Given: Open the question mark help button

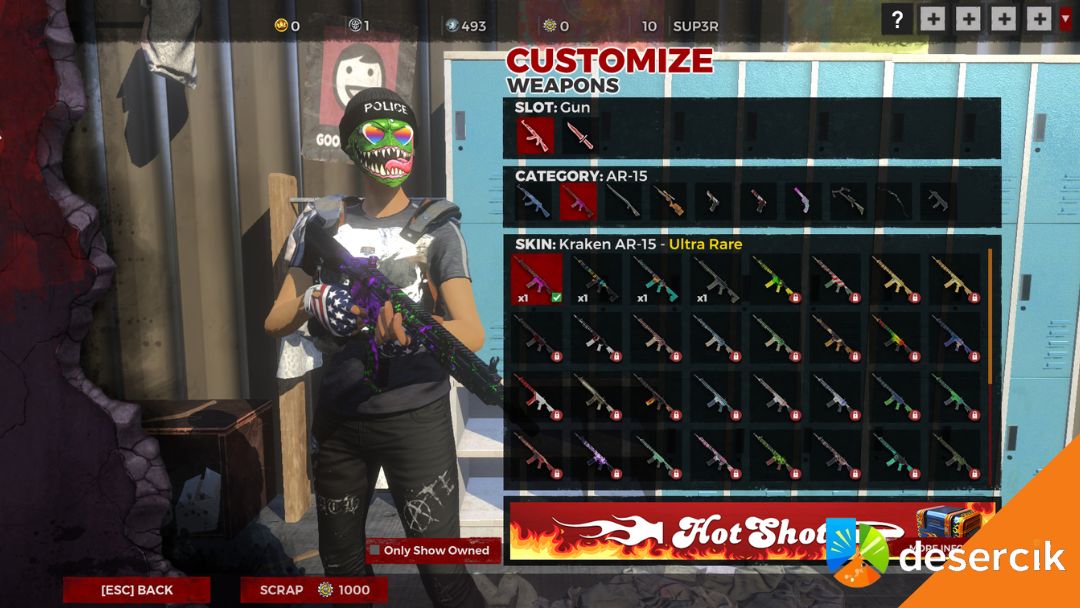Looking at the screenshot, I should 897,19.
